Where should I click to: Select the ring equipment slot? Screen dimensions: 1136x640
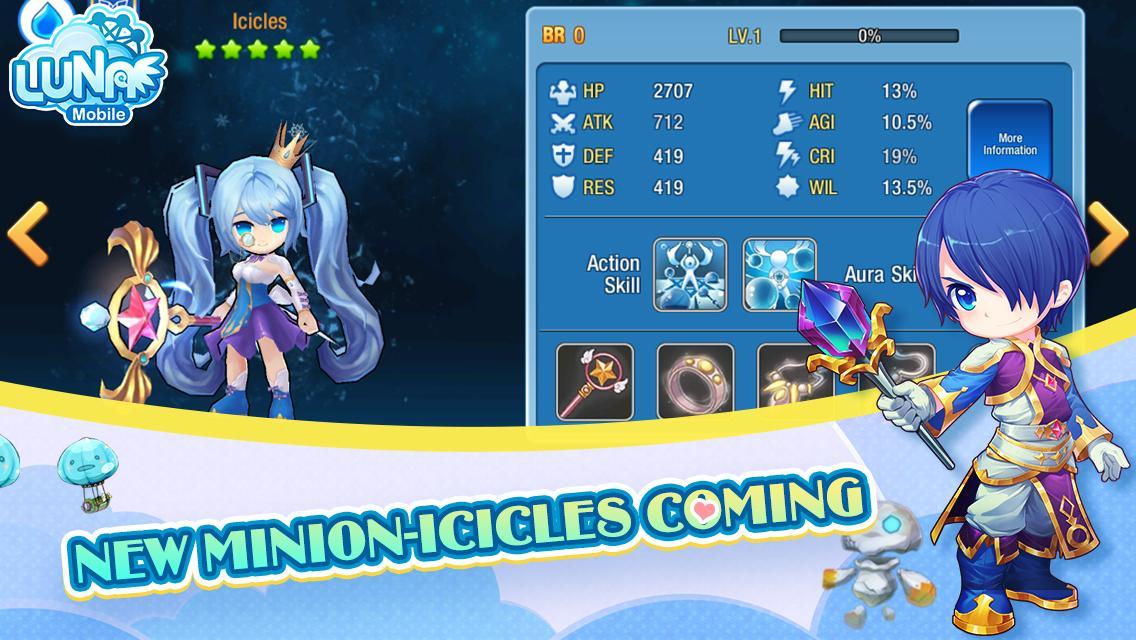695,382
